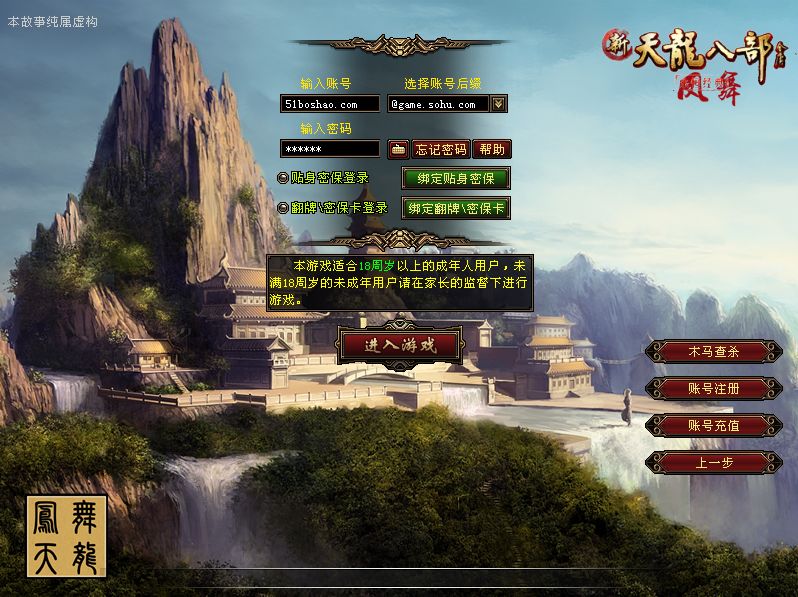Image resolution: width=798 pixels, height=597 pixels.
Task: Open 账号充值 account recharge
Action: (714, 426)
